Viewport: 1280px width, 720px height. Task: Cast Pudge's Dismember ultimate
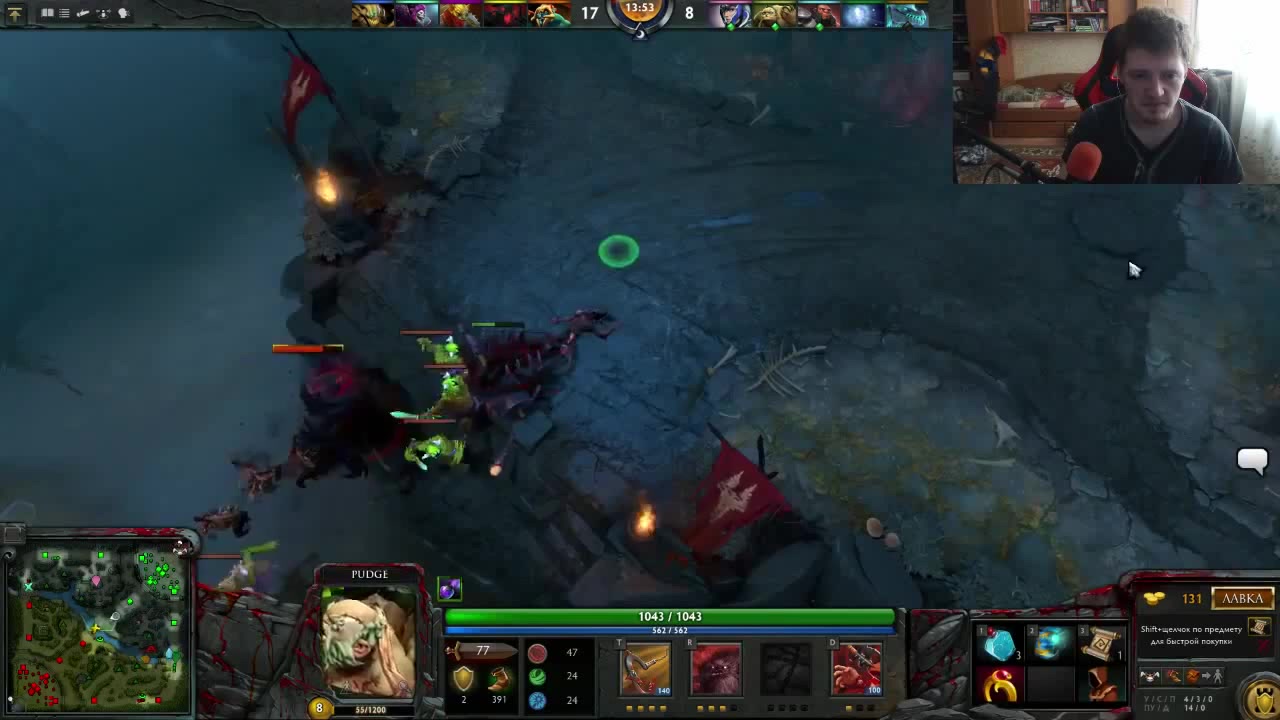[856, 669]
